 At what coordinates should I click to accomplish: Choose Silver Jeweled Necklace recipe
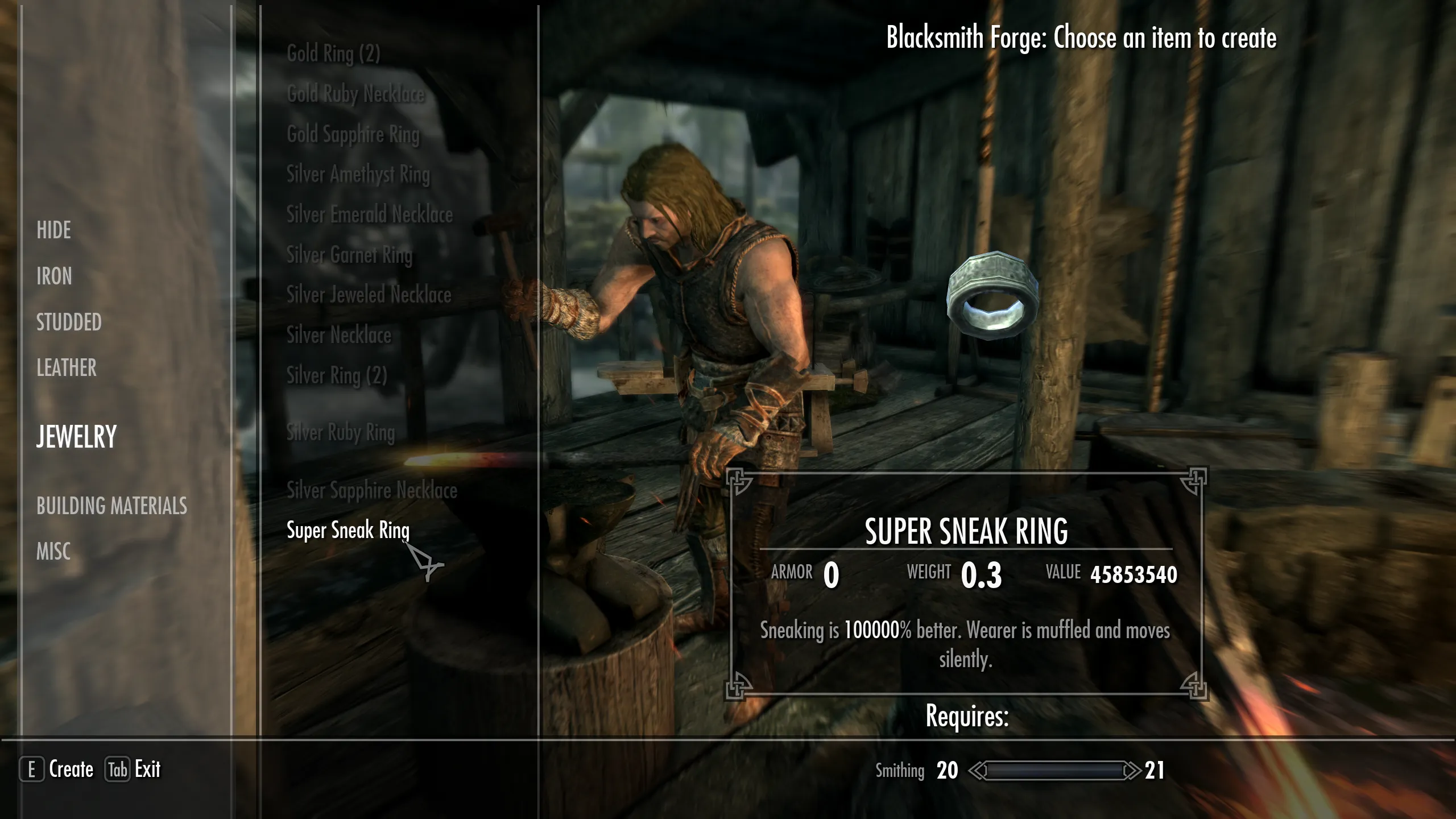coord(369,295)
